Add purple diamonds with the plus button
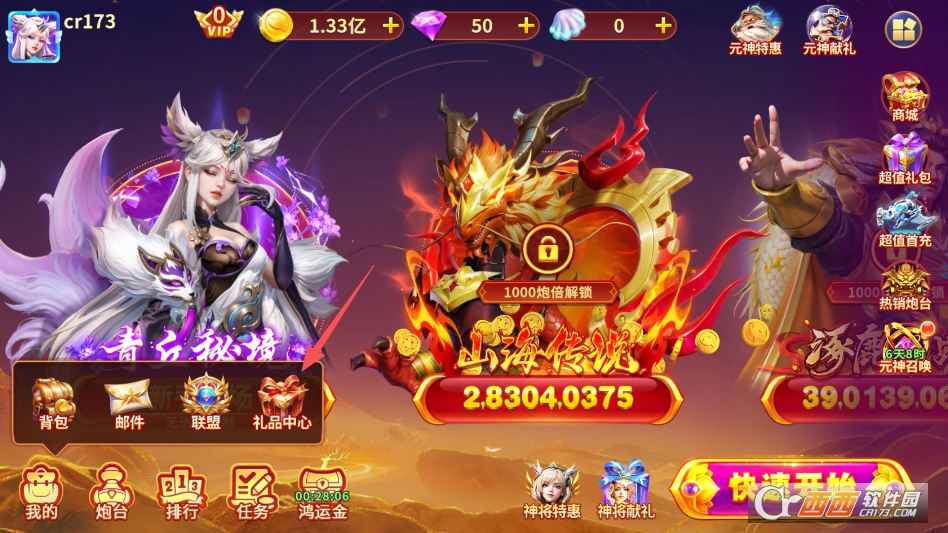 (x=526, y=26)
